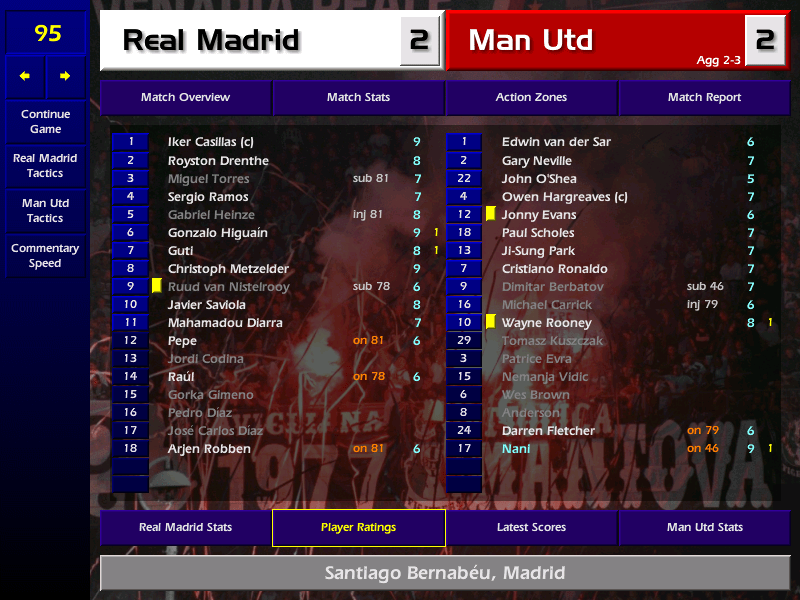Change the Commentary Speed
The width and height of the screenshot is (800, 600).
click(45, 256)
